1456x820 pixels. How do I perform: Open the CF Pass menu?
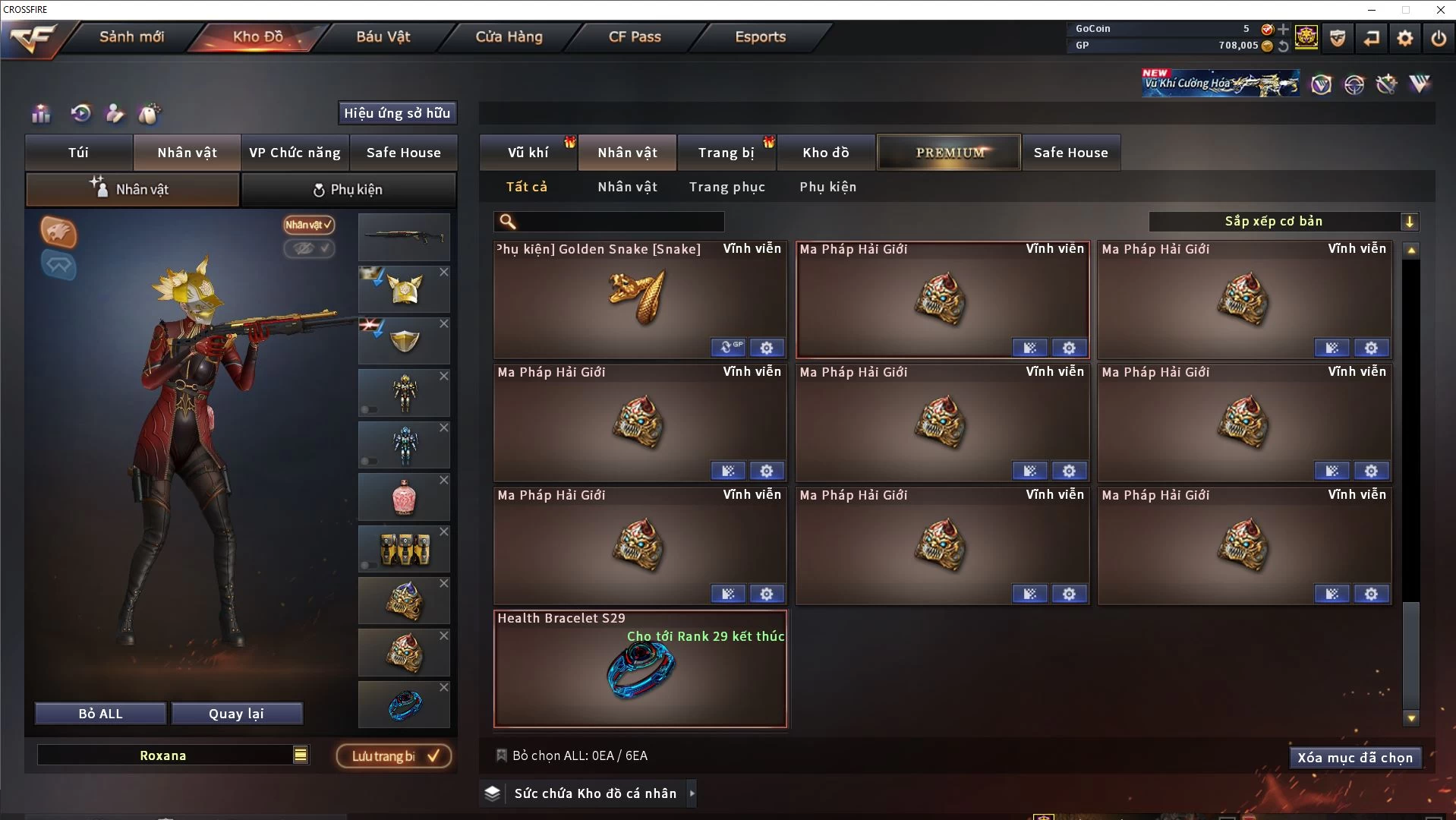(x=635, y=36)
